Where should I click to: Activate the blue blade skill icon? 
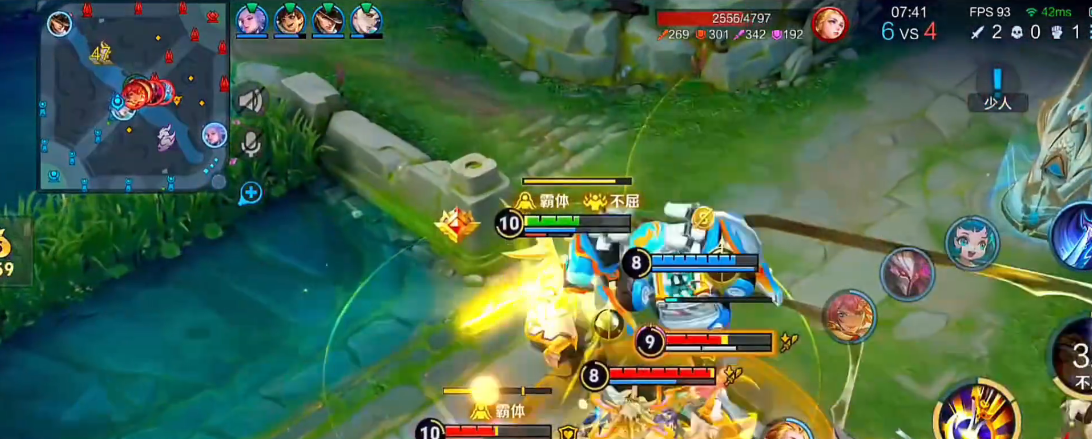point(1076,236)
